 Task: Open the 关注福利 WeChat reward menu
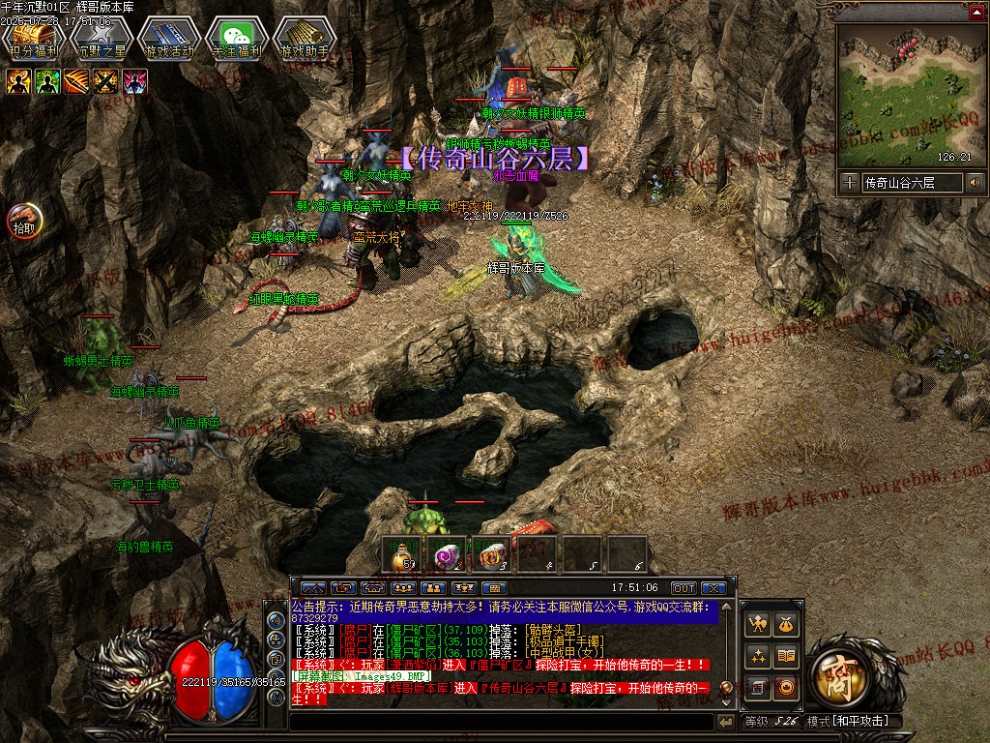pos(236,39)
